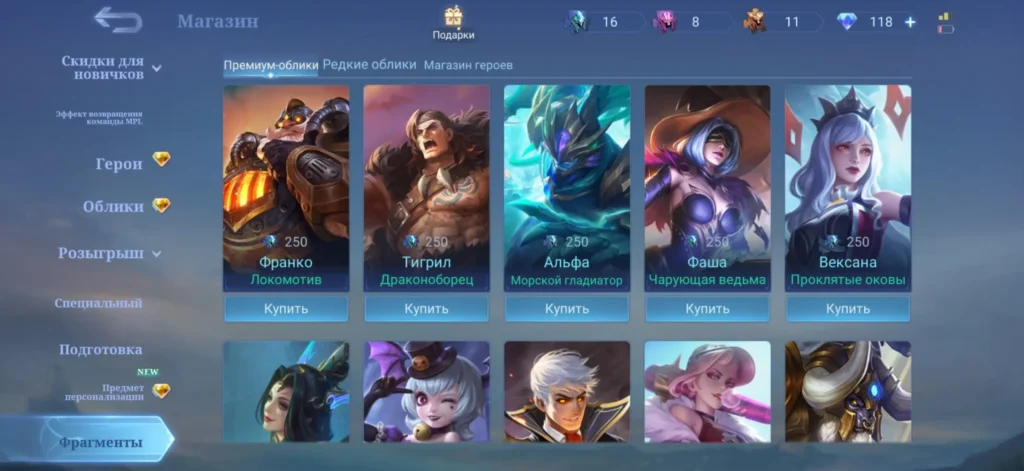This screenshot has width=1024, height=471.
Task: Open the Подарки gifts icon
Action: pos(454,22)
